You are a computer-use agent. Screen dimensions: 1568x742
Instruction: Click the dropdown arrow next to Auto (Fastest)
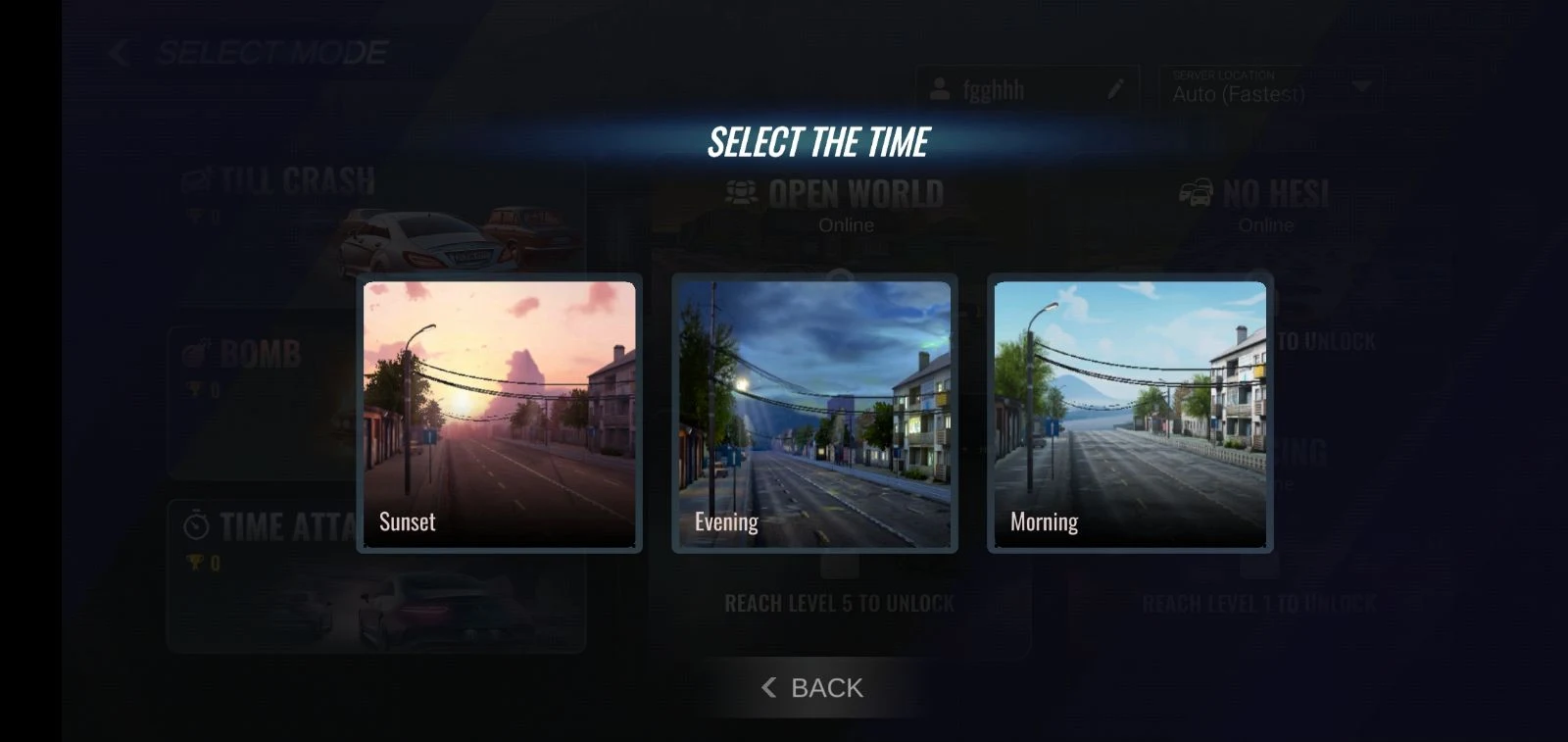click(x=1360, y=86)
